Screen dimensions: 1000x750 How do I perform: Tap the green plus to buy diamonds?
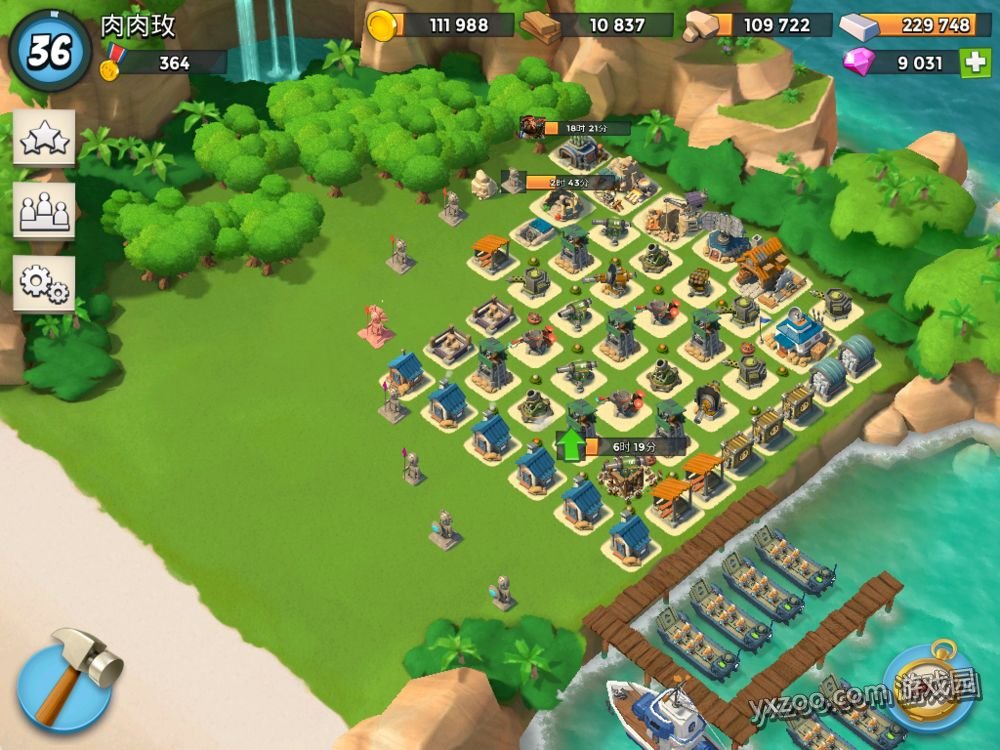974,63
